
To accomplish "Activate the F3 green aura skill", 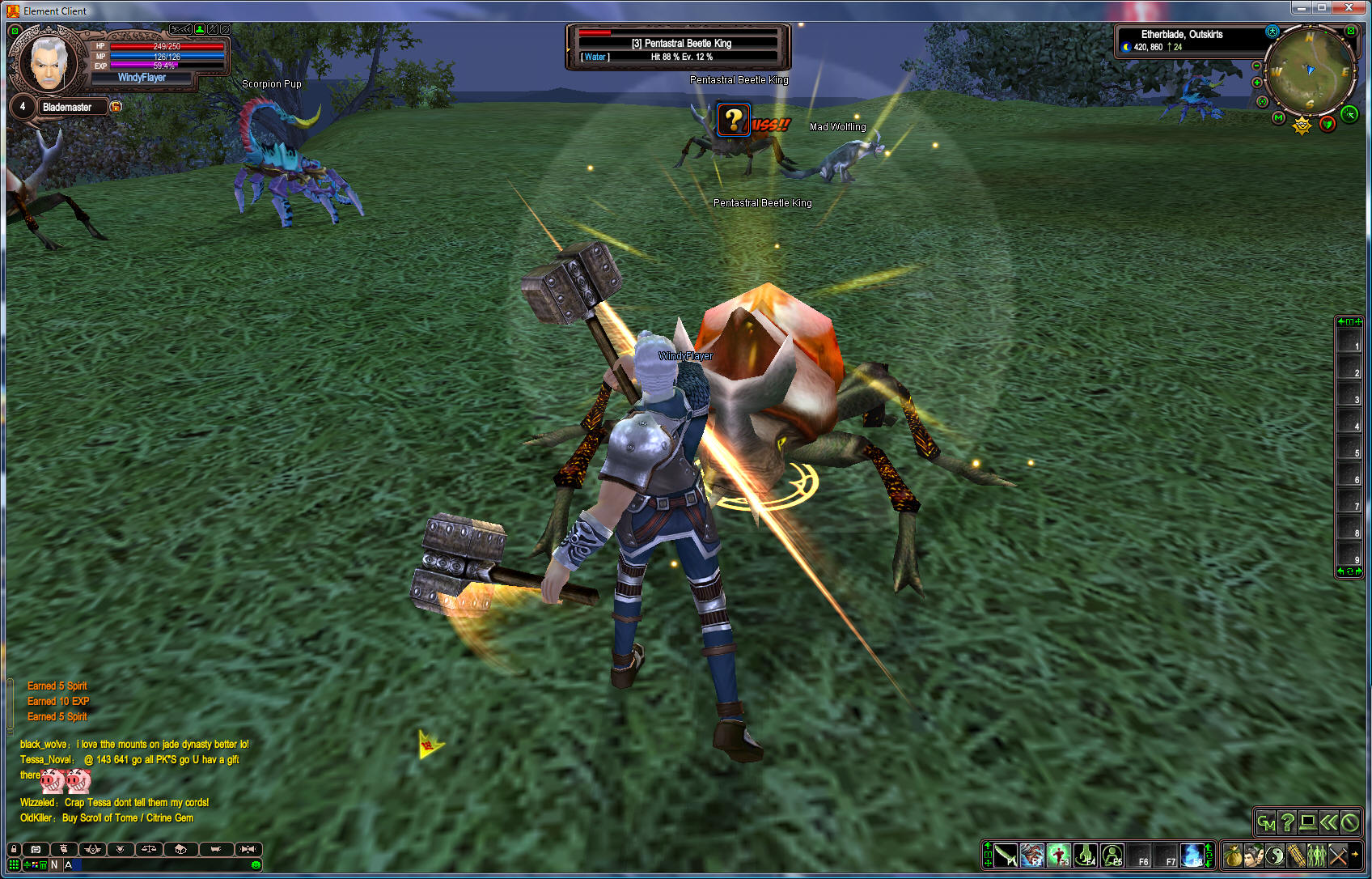I will pos(1058,856).
